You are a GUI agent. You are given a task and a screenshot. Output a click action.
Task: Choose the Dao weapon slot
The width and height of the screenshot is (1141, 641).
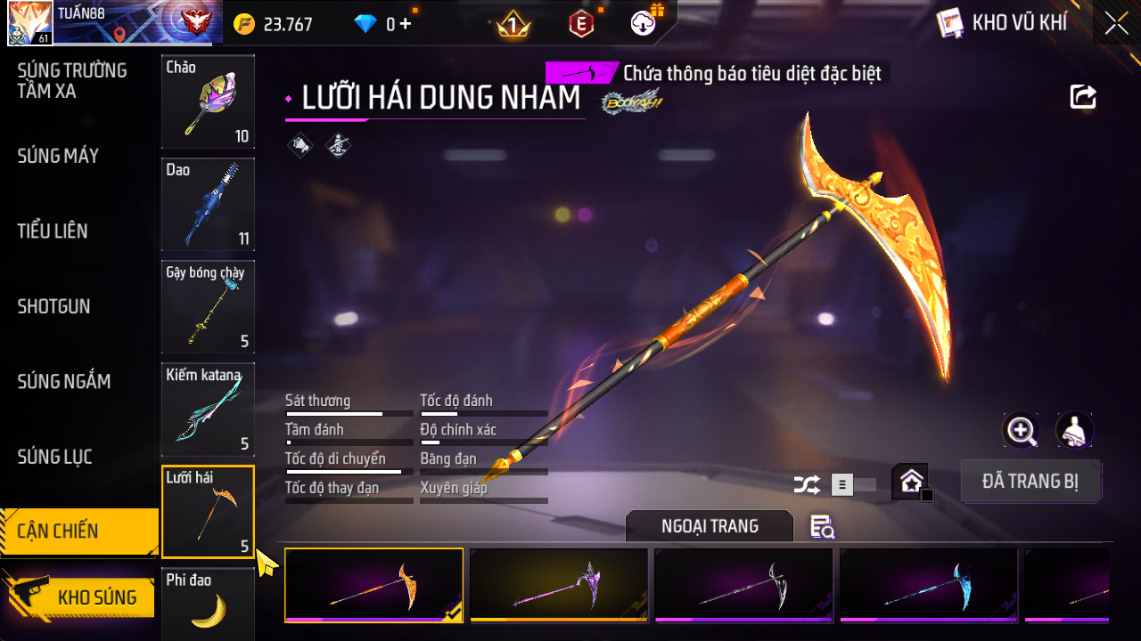click(208, 204)
